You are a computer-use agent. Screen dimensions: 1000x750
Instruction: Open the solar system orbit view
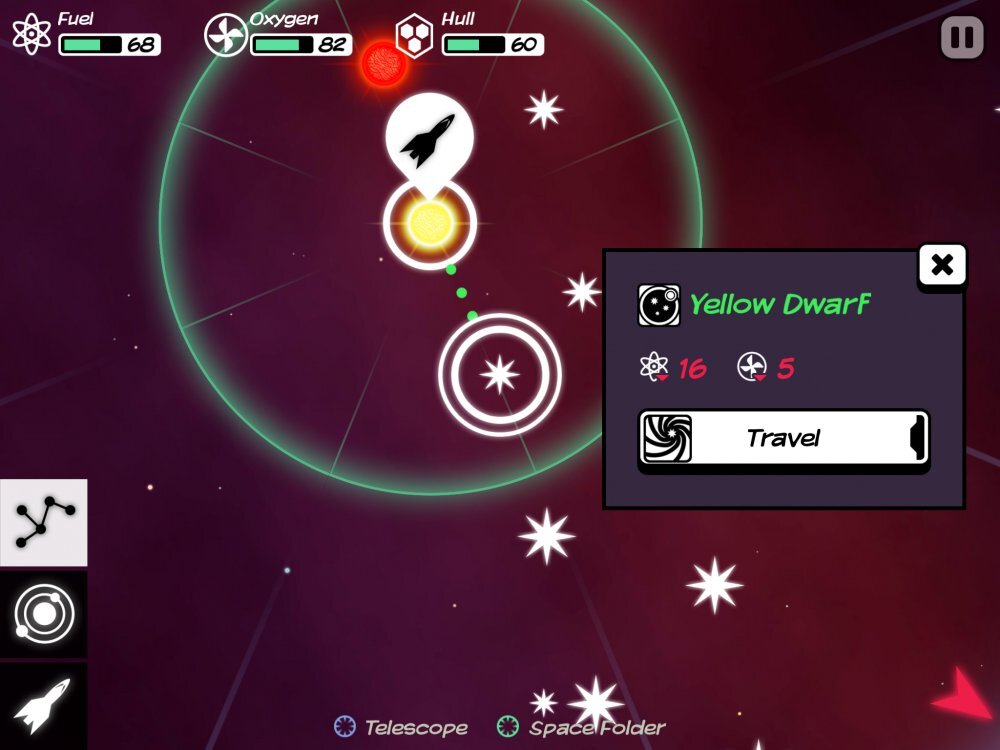[x=44, y=614]
